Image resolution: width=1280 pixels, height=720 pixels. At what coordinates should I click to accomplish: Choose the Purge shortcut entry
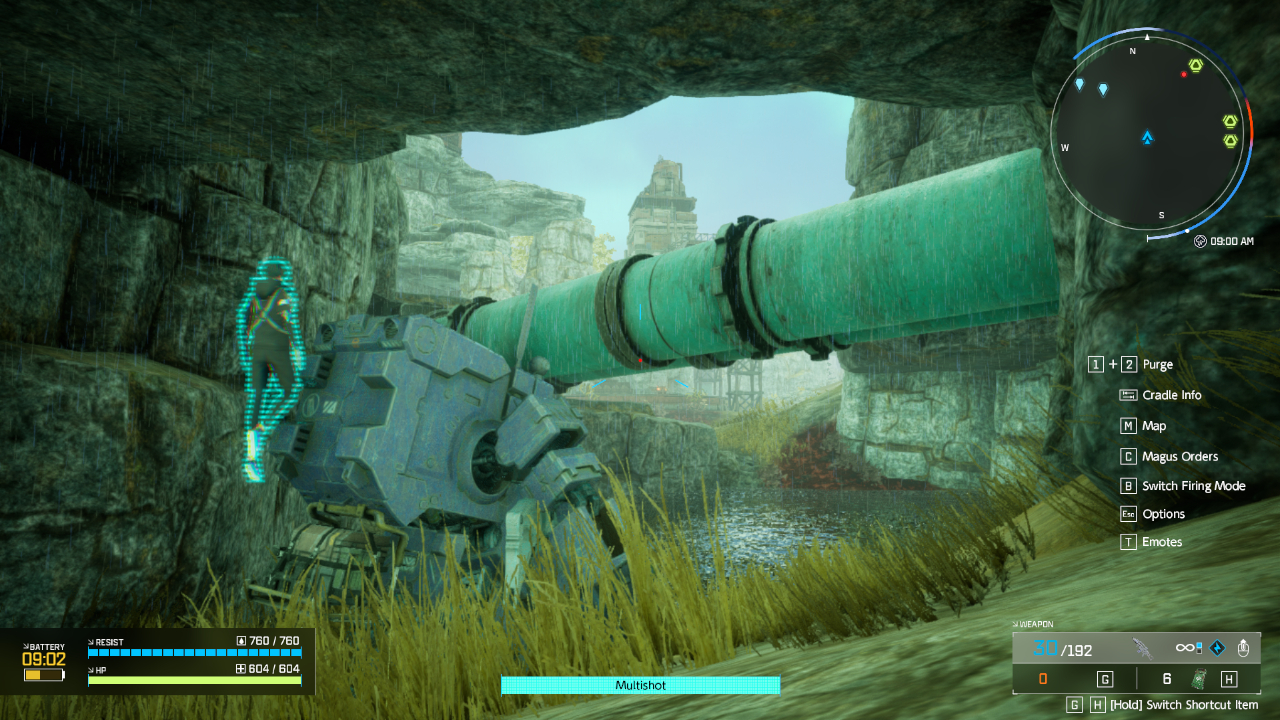click(1157, 365)
